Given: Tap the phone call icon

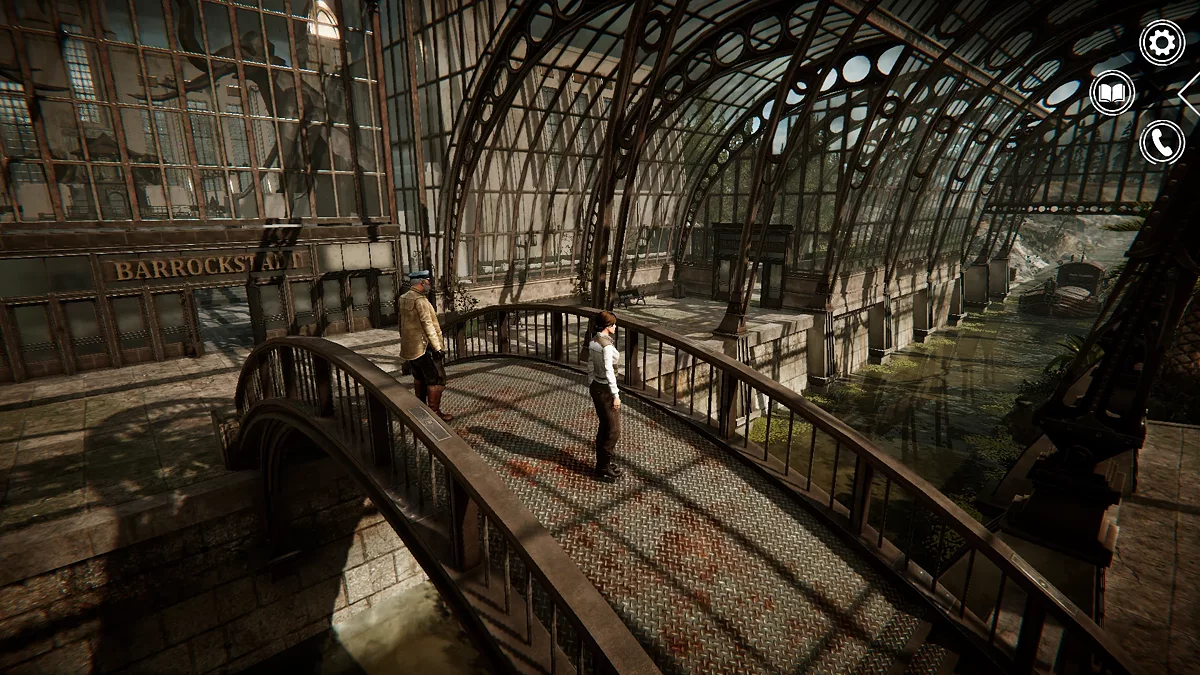Looking at the screenshot, I should (1162, 142).
